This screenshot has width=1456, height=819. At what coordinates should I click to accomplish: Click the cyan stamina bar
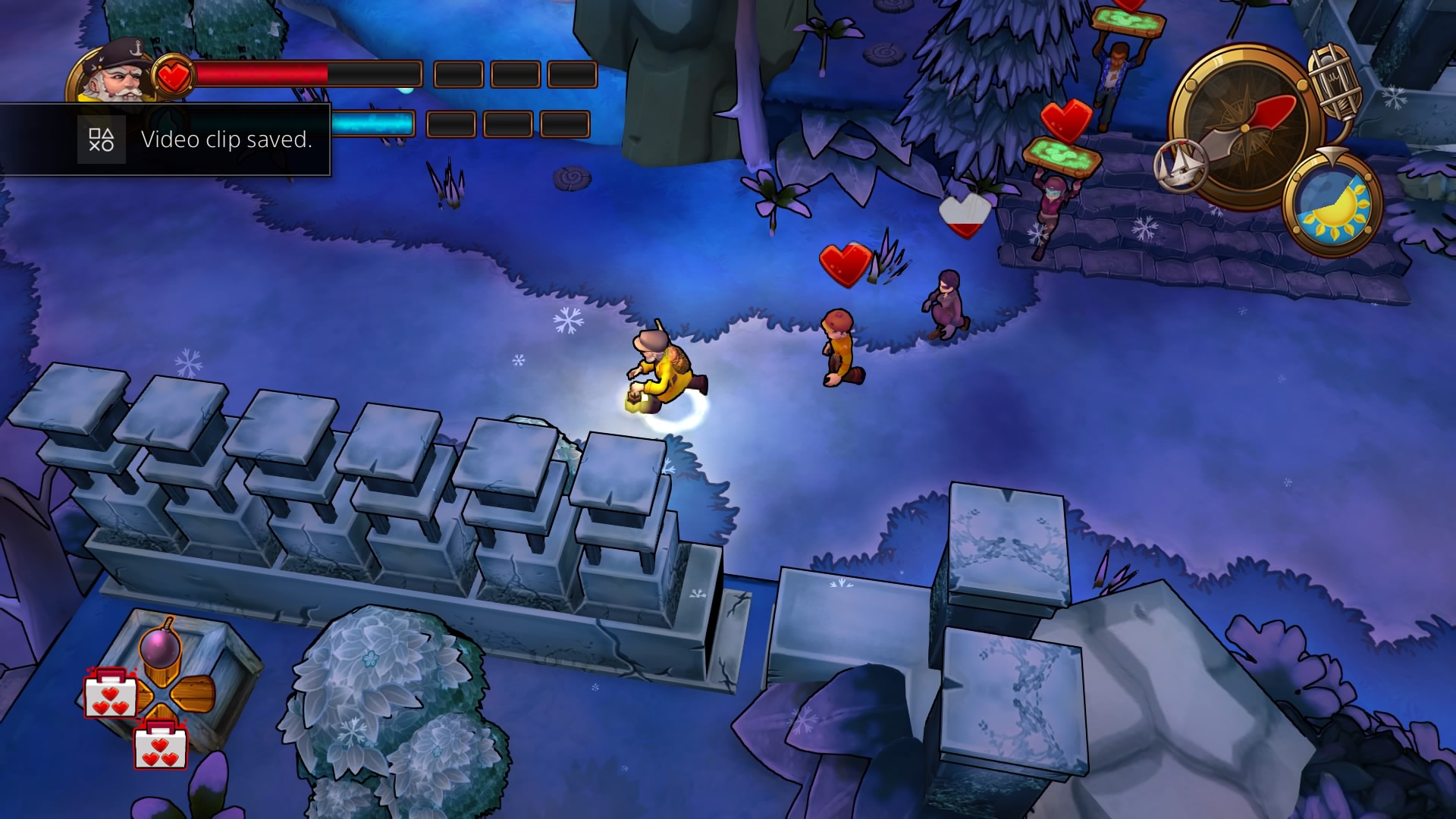click(372, 124)
